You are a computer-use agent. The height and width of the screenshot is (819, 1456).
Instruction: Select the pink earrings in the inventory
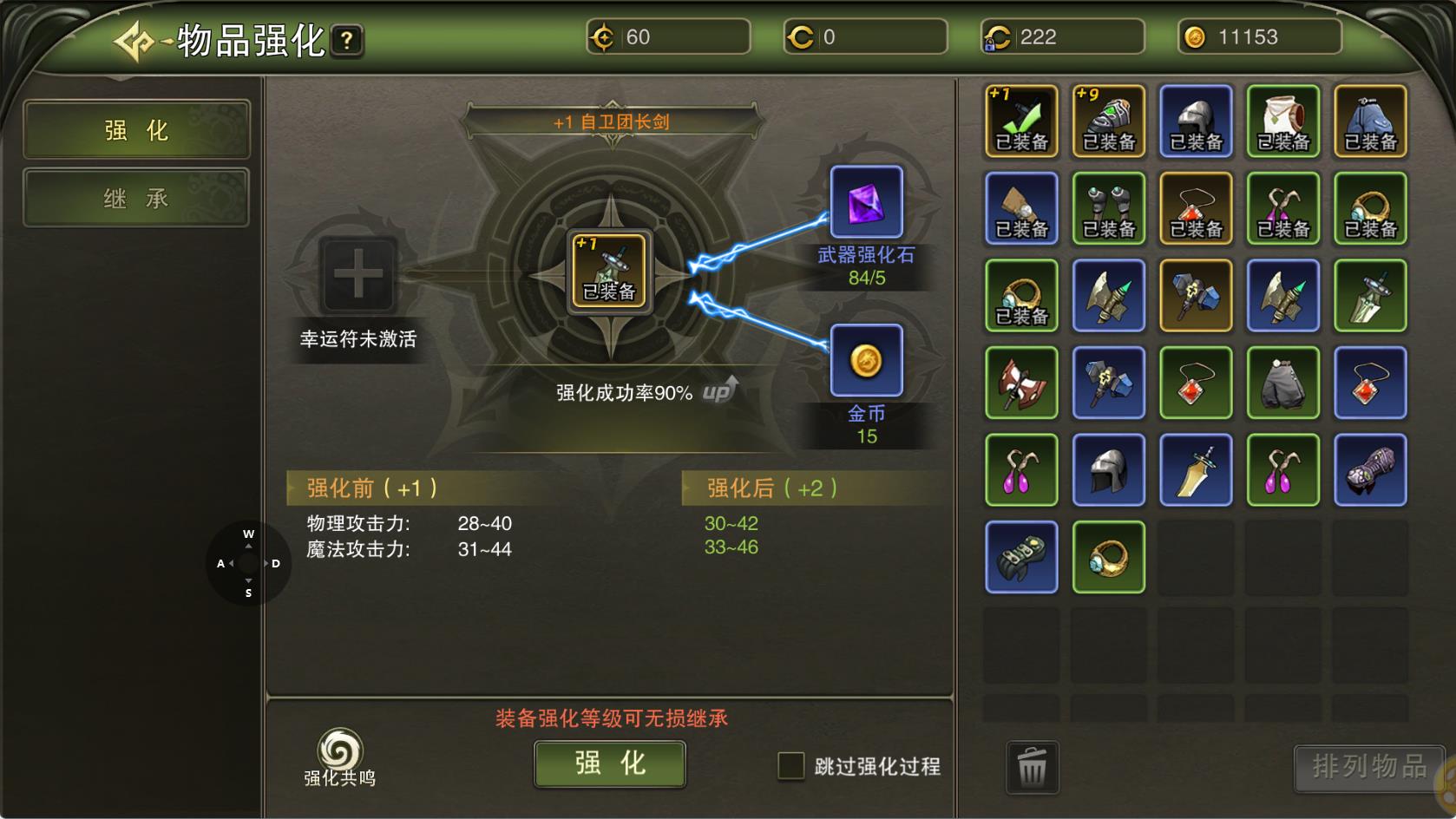(x=1022, y=469)
